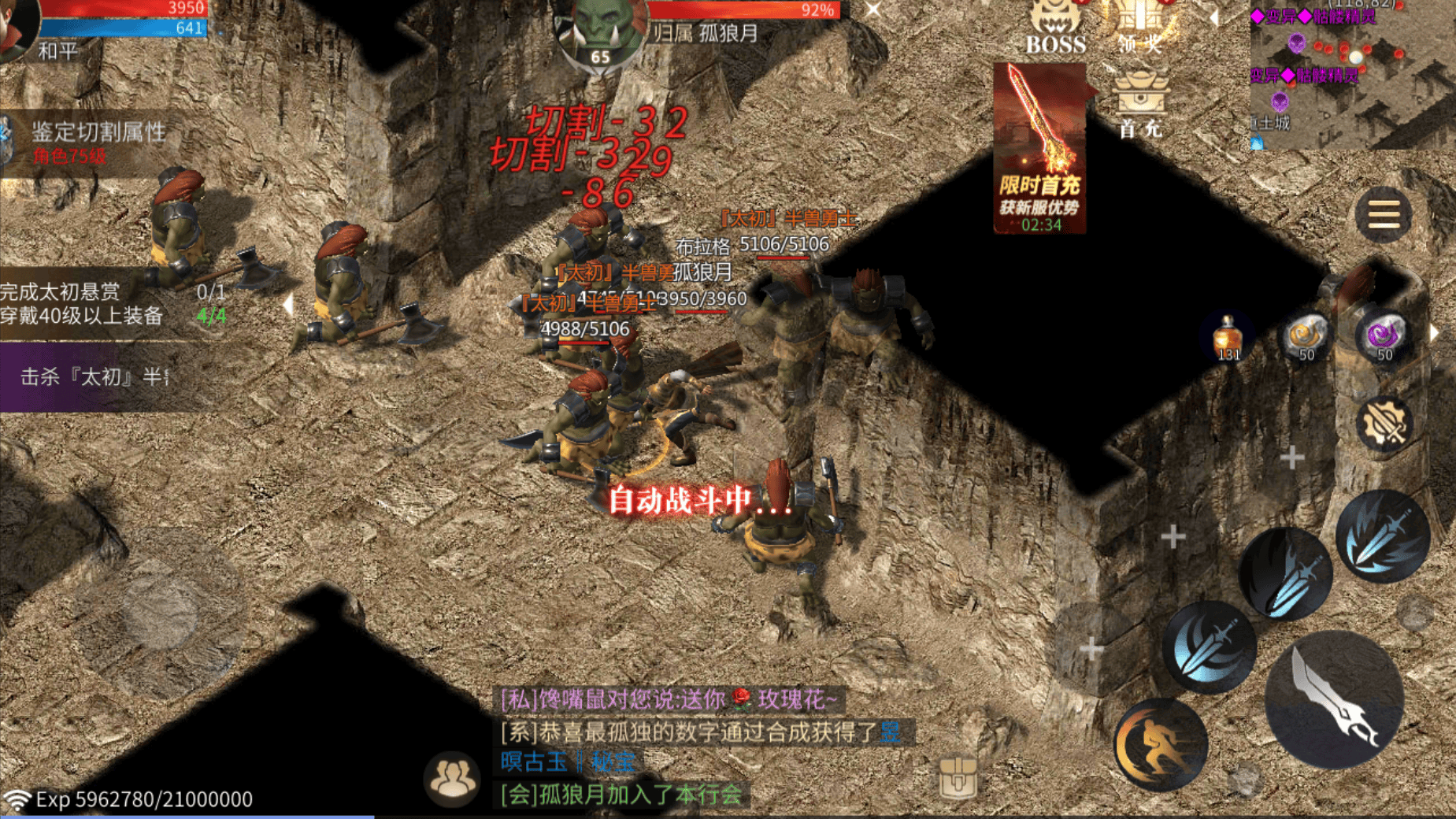The height and width of the screenshot is (819, 1456).
Task: Select the 击杀『太初』 kill quest row
Action: click(94, 377)
